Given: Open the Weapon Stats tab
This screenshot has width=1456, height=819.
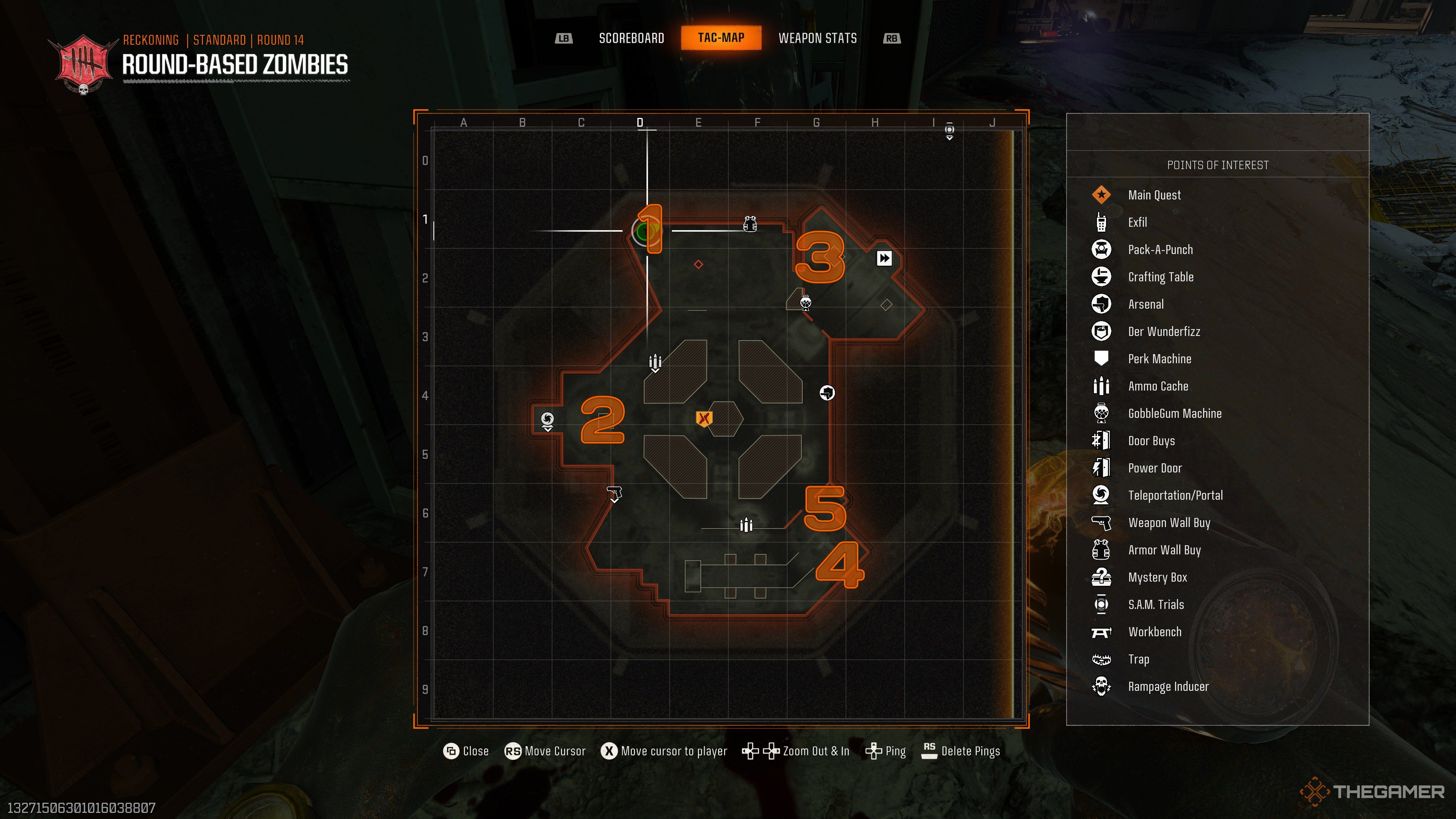Looking at the screenshot, I should (818, 38).
